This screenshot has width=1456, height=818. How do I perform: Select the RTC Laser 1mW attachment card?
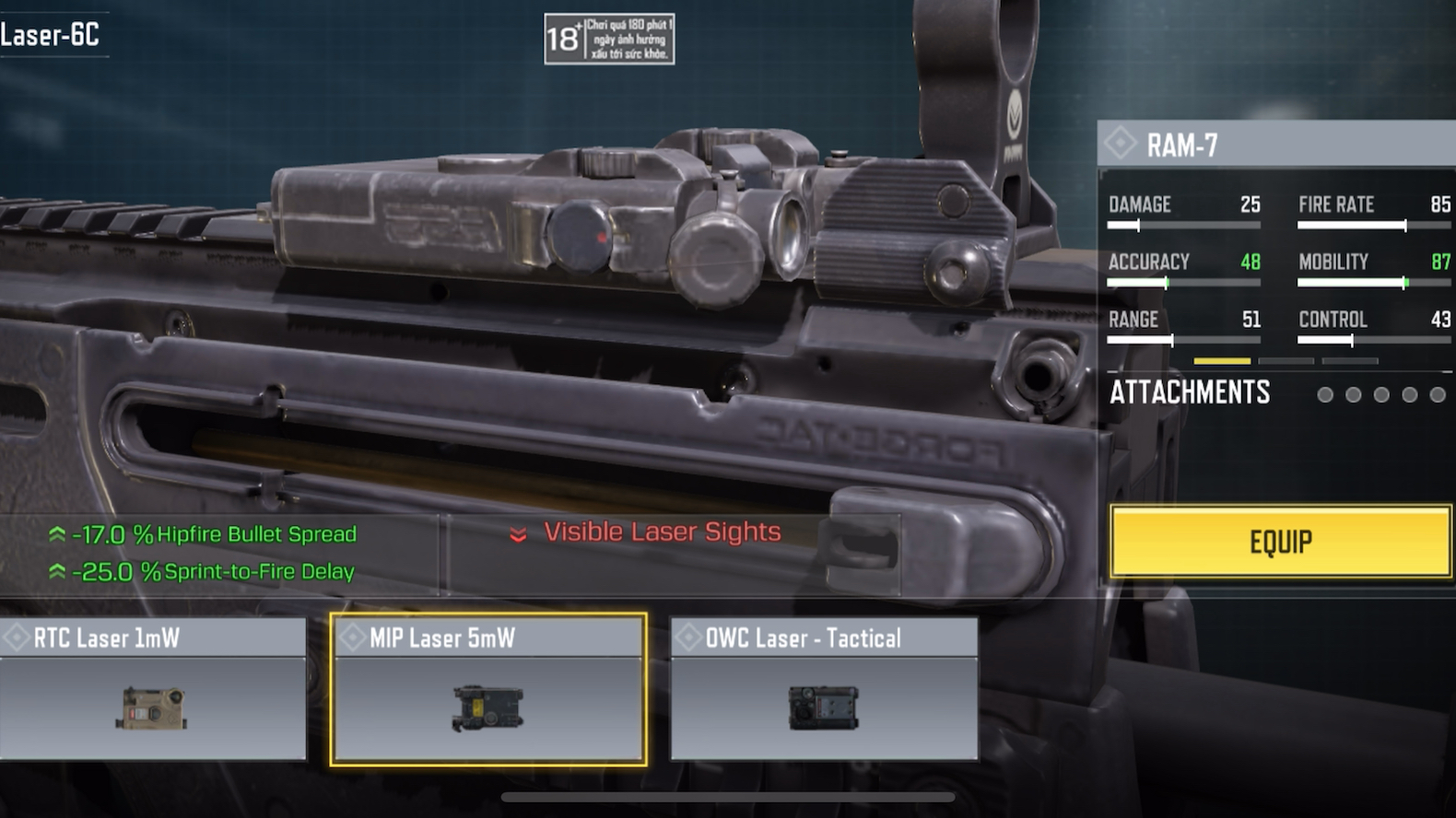tap(155, 688)
